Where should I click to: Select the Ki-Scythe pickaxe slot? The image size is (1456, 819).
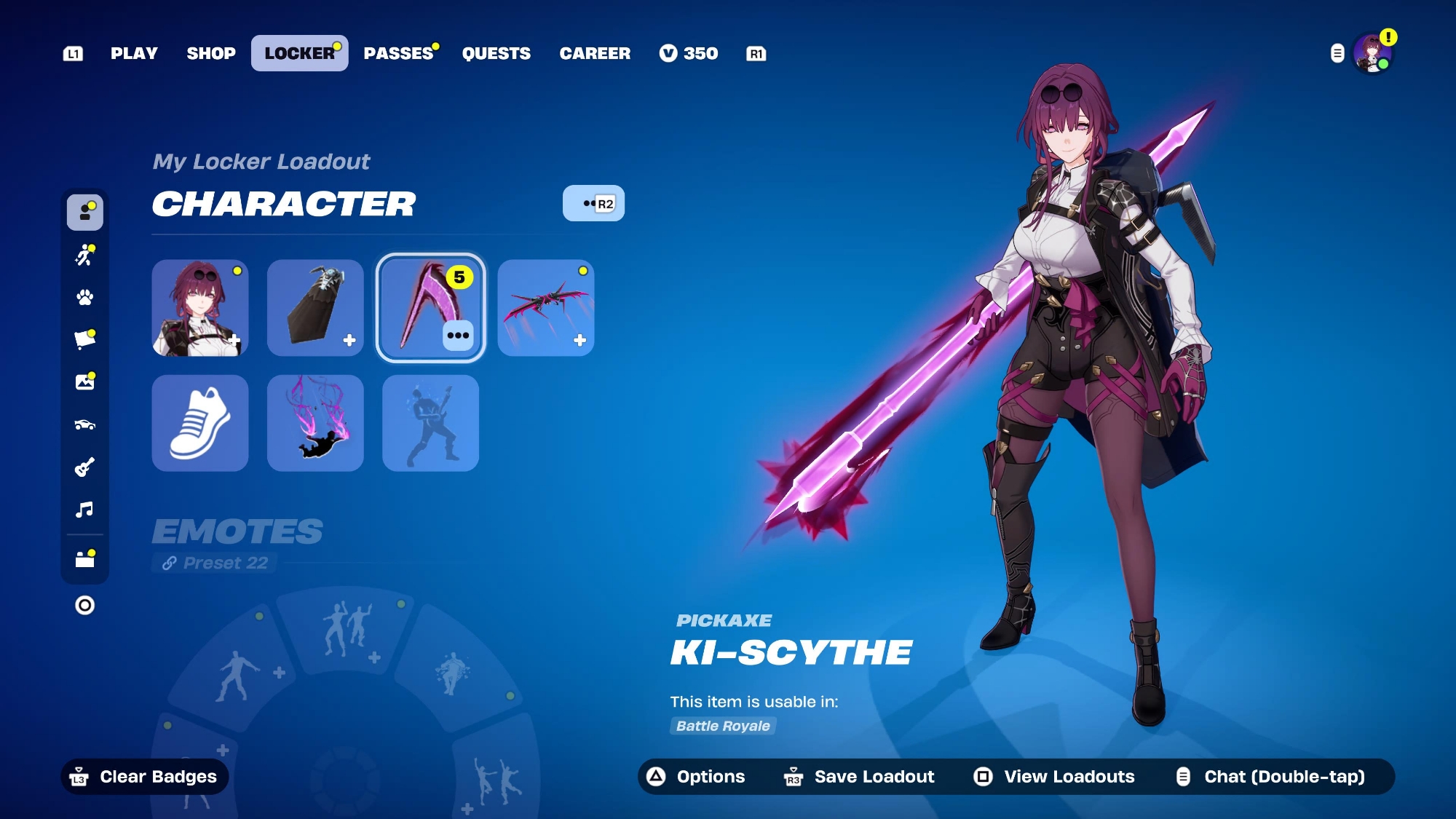pyautogui.click(x=430, y=308)
